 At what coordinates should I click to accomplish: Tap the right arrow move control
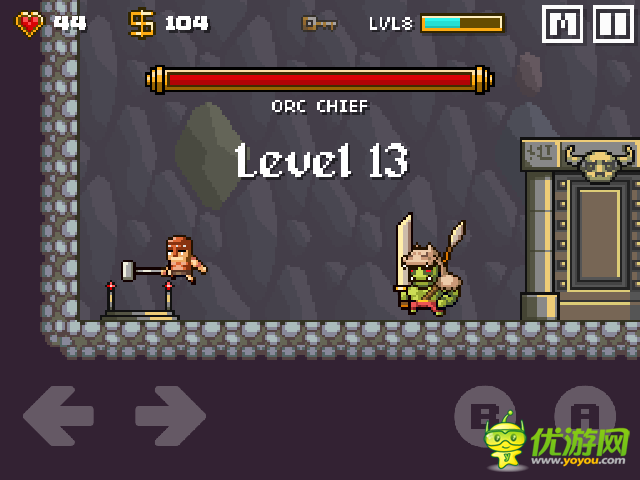(x=170, y=416)
